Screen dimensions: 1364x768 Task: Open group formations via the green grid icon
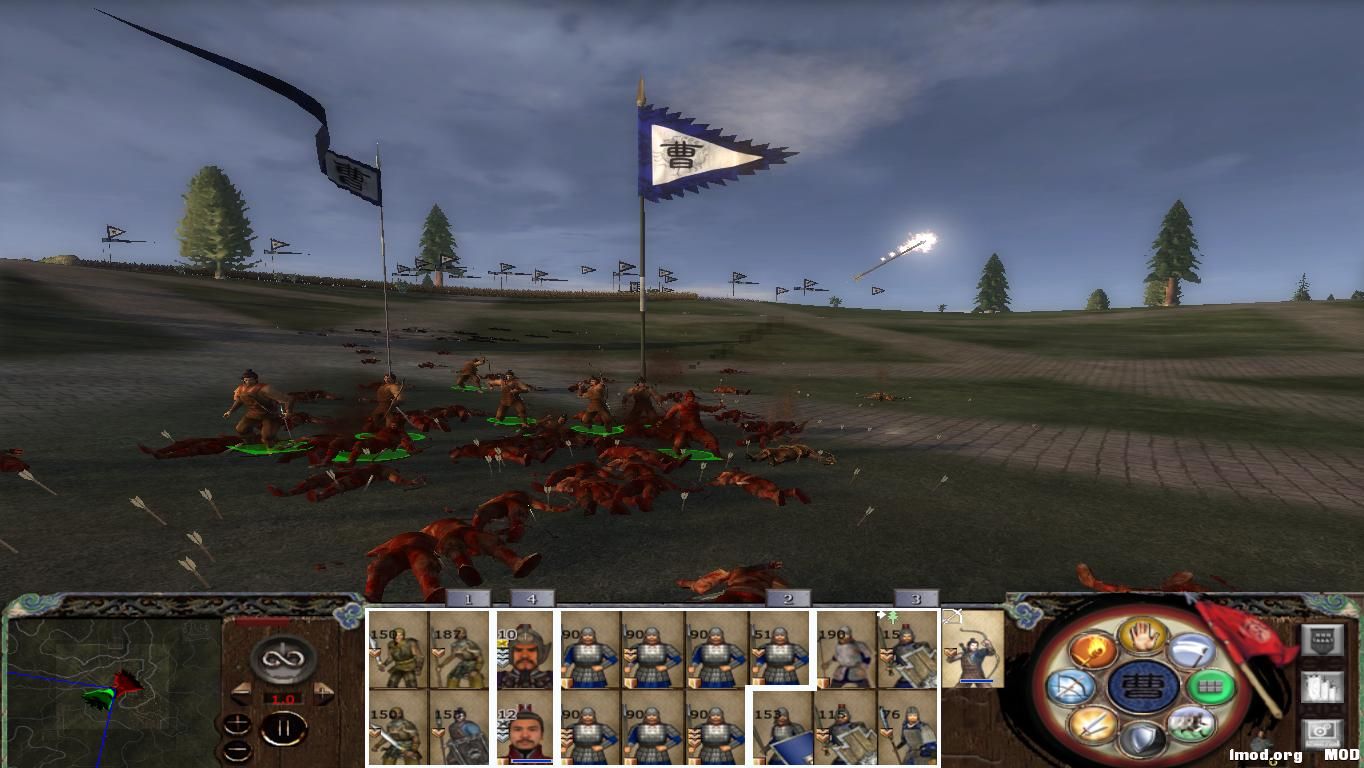pyautogui.click(x=1212, y=688)
